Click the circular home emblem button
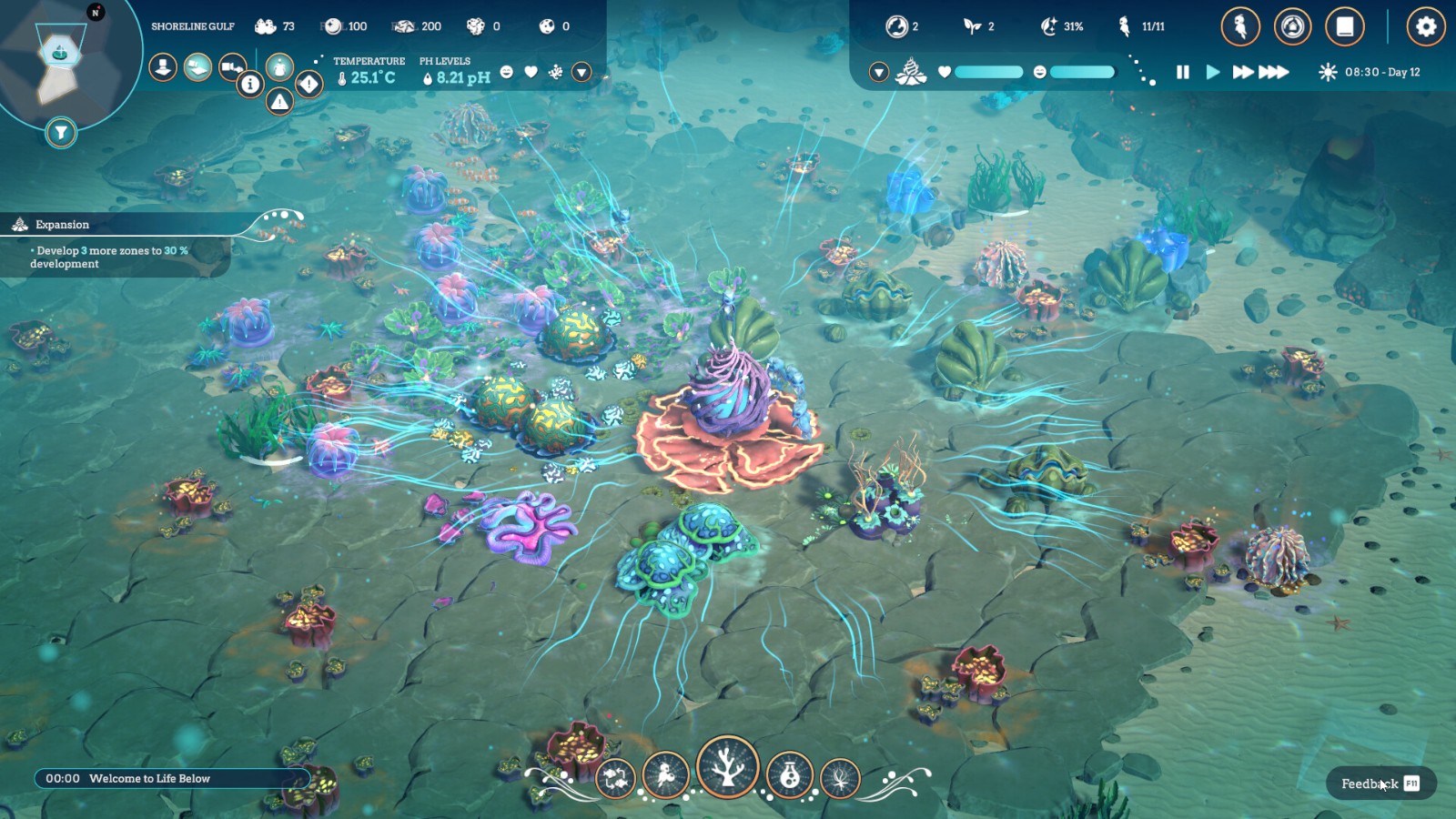Image resolution: width=1456 pixels, height=819 pixels. coord(1292,26)
